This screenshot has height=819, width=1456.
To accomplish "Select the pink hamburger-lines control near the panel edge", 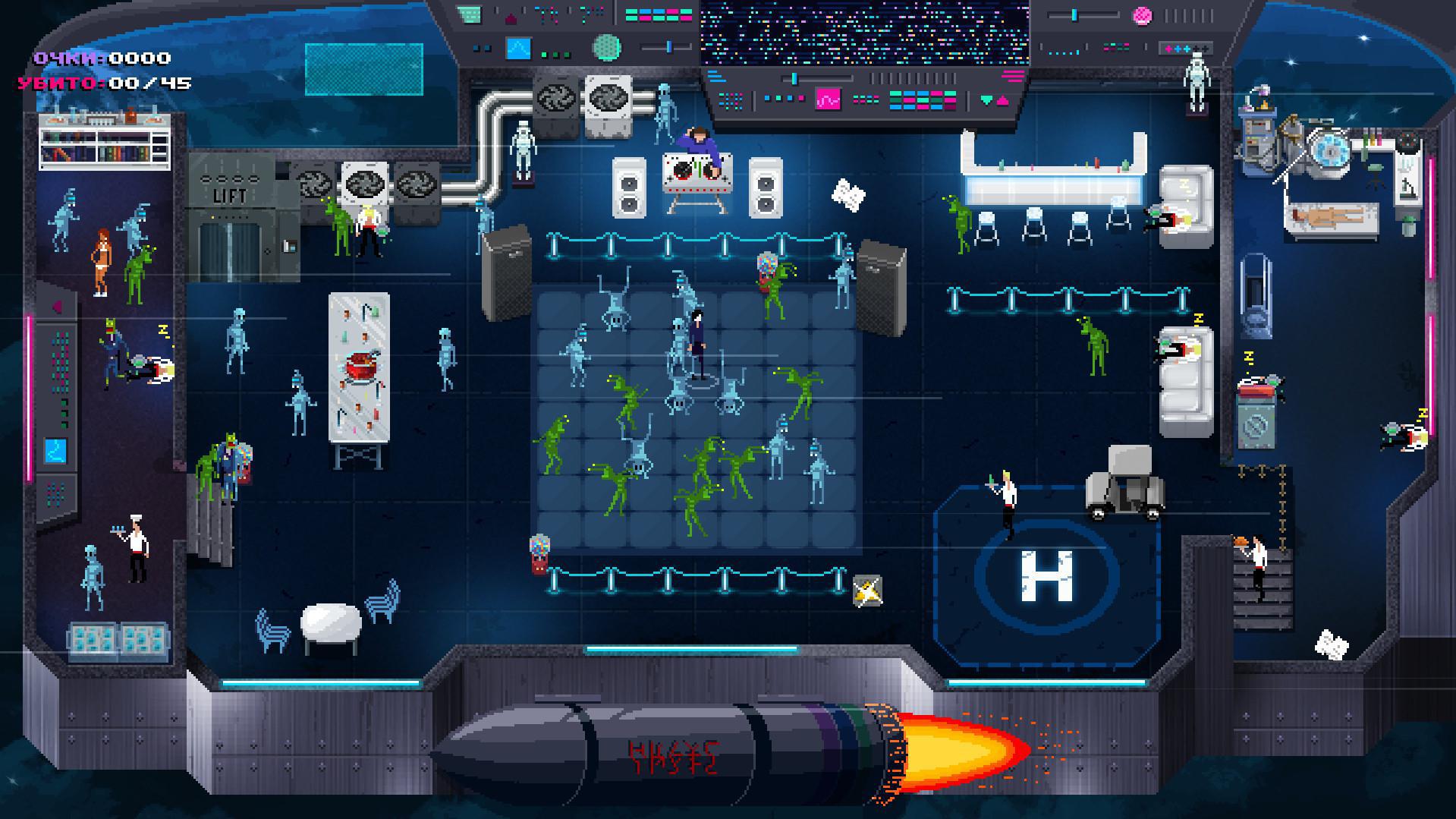I will click(1011, 76).
